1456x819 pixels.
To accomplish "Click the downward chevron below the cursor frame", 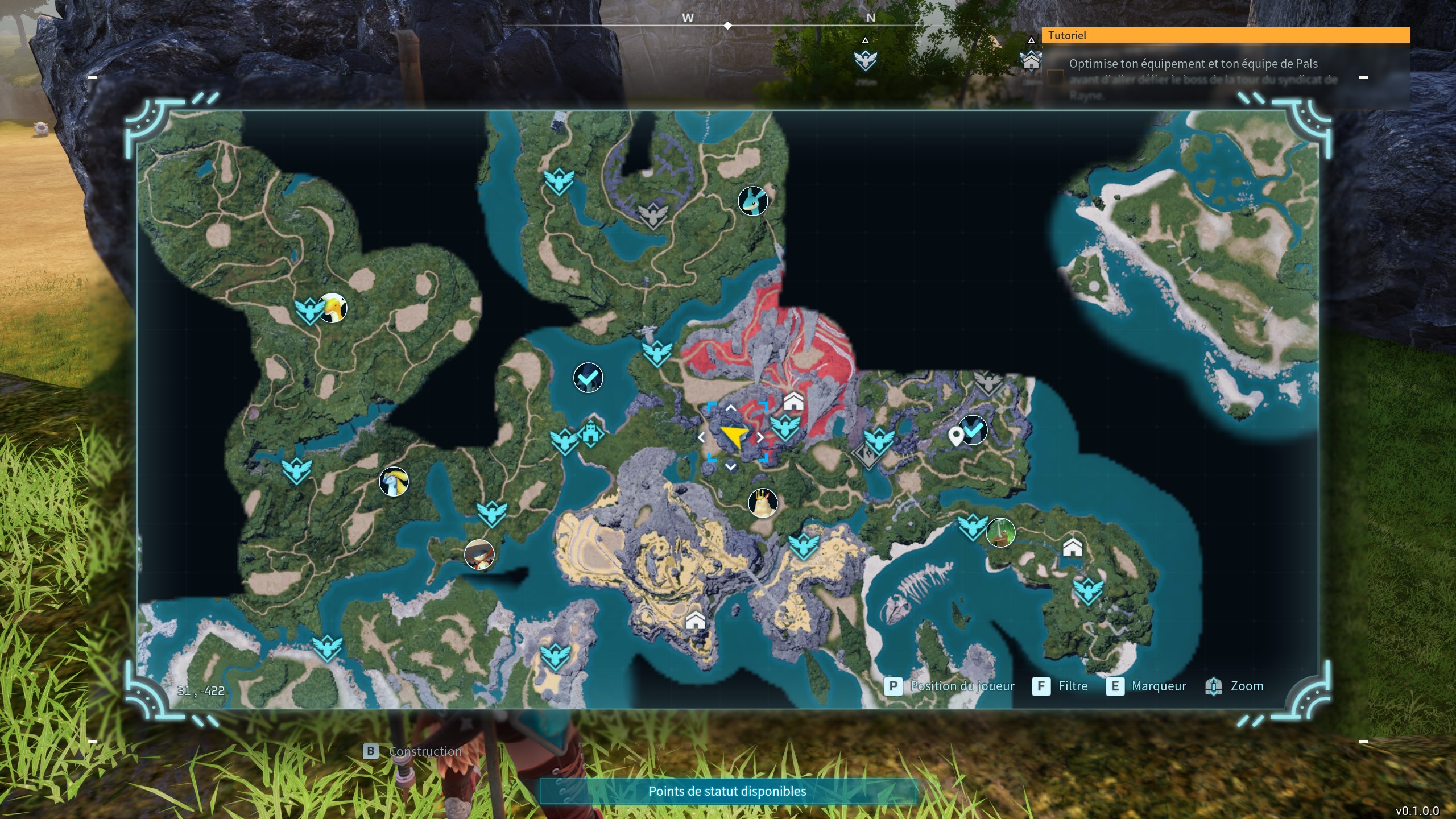I will pyautogui.click(x=730, y=468).
